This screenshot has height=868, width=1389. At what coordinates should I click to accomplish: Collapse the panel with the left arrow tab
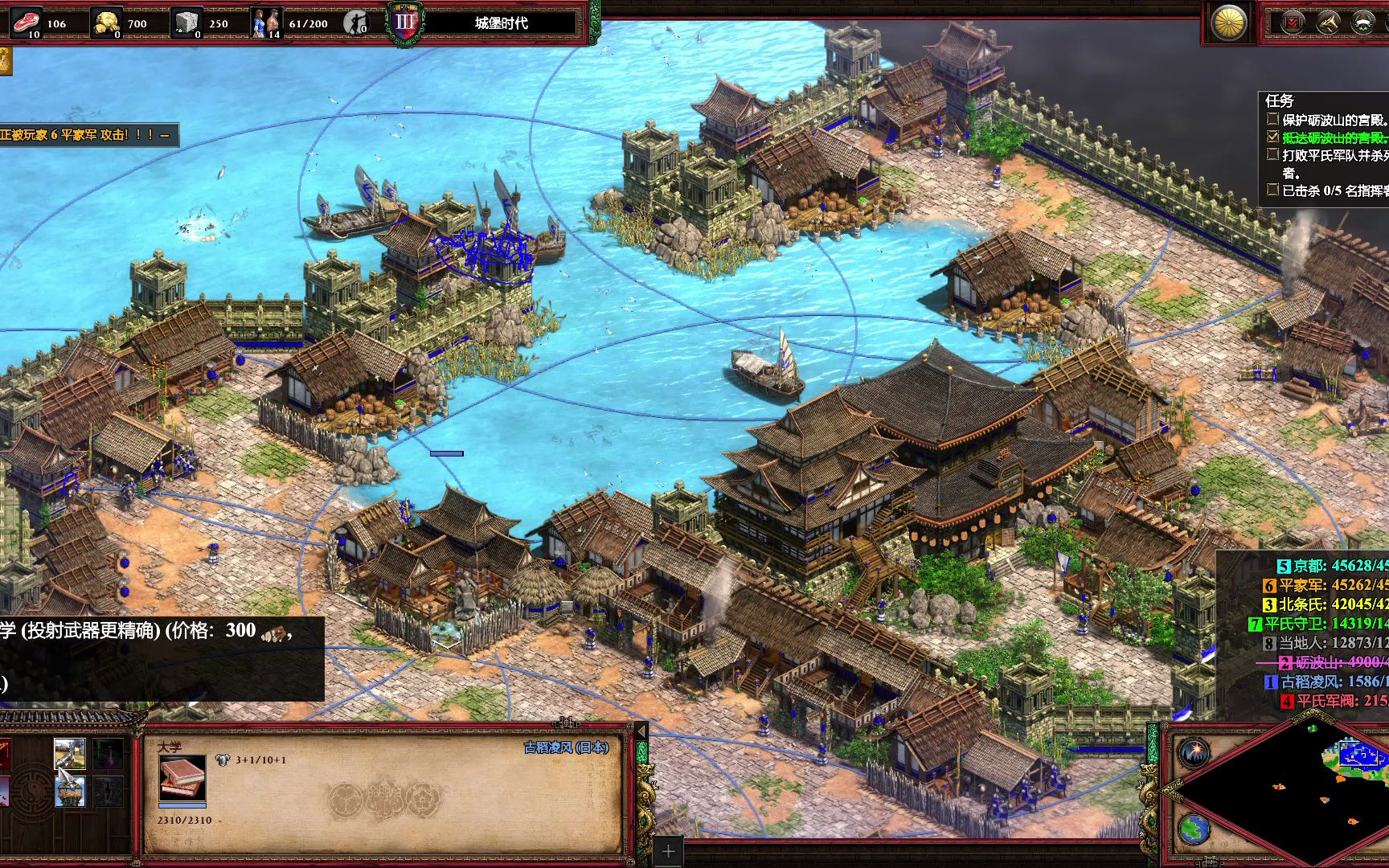pos(641,731)
